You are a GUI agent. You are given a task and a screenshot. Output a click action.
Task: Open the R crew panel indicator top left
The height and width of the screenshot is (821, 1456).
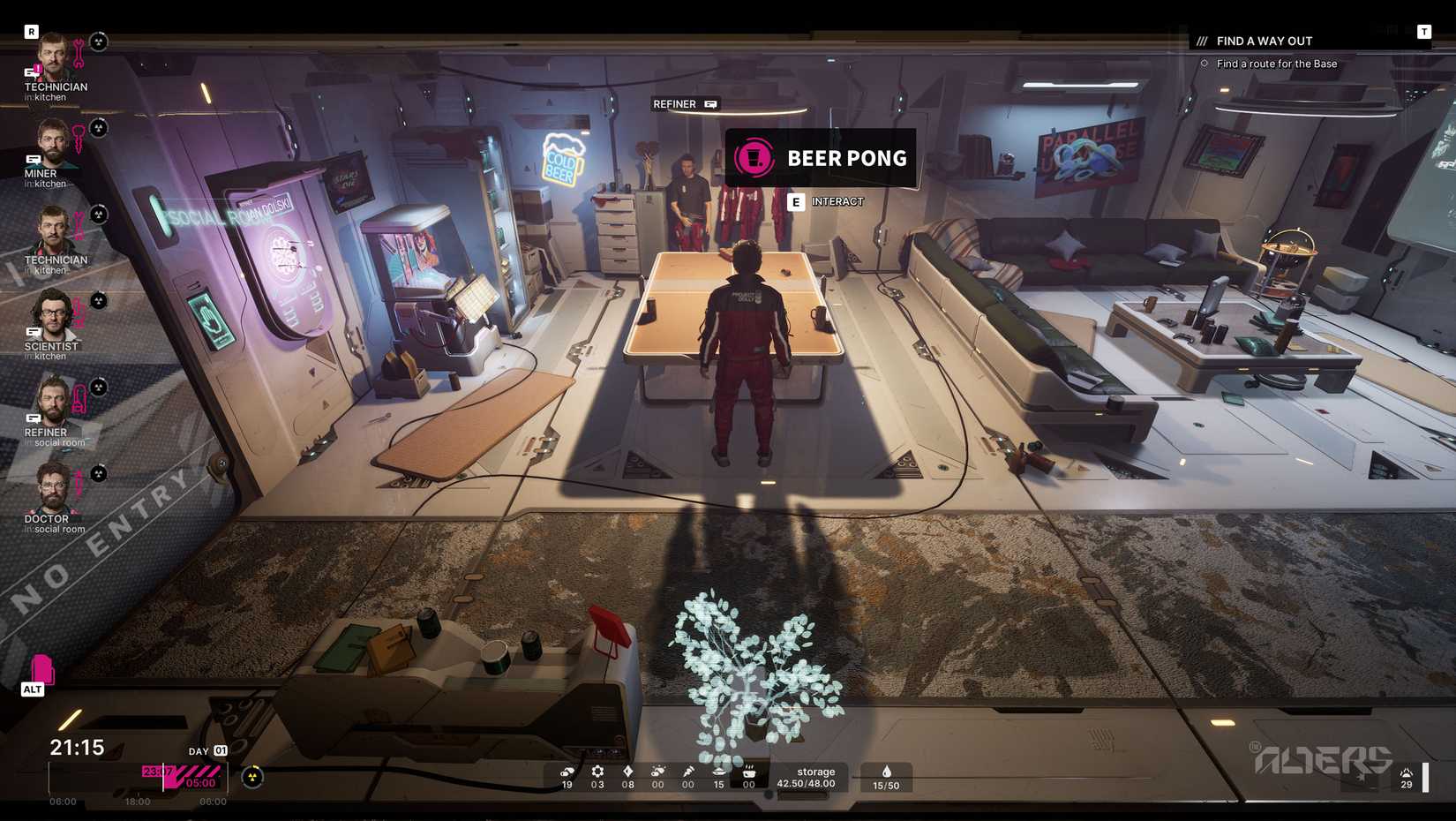[32, 30]
